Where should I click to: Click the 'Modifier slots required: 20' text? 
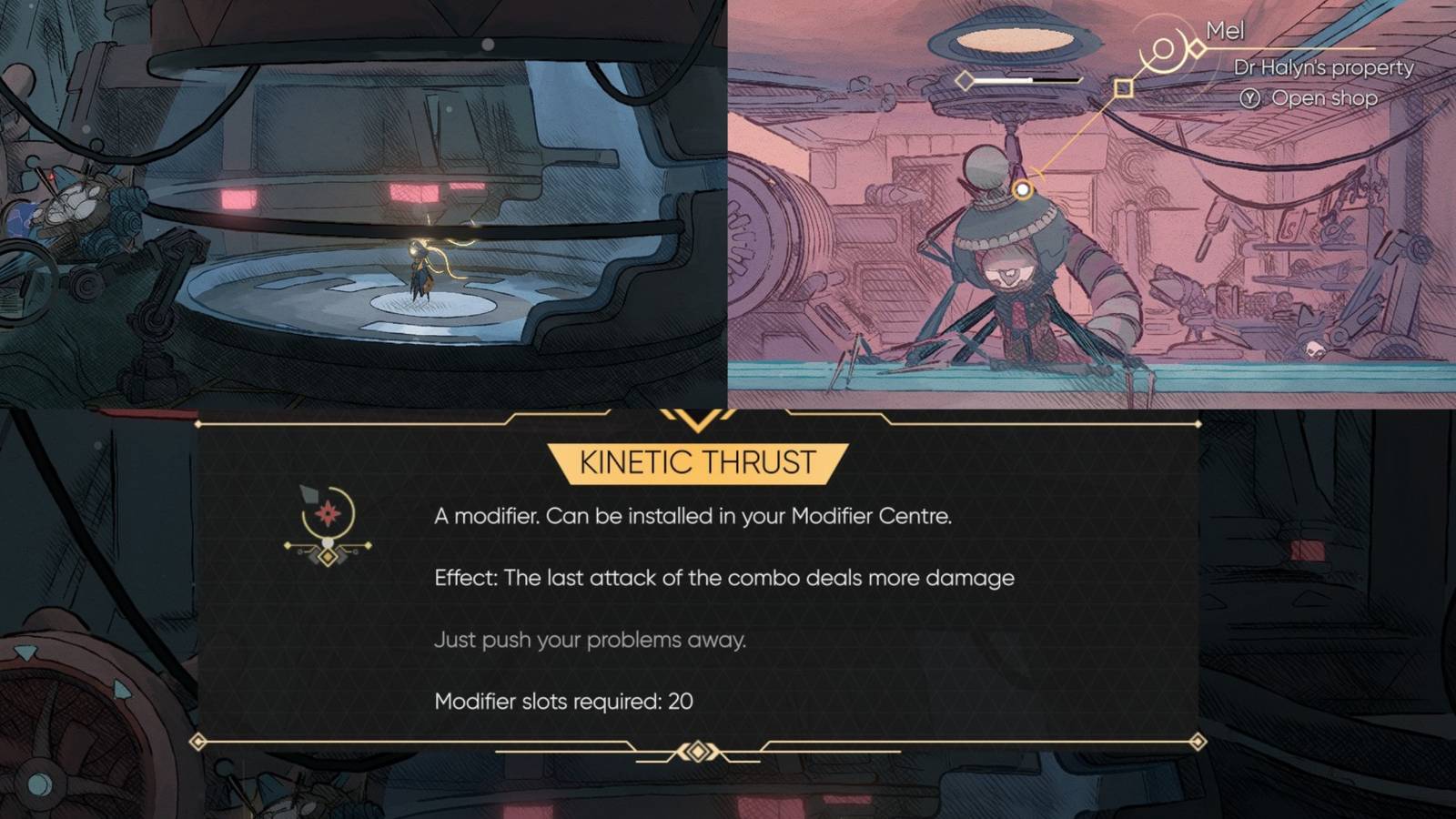(x=565, y=701)
